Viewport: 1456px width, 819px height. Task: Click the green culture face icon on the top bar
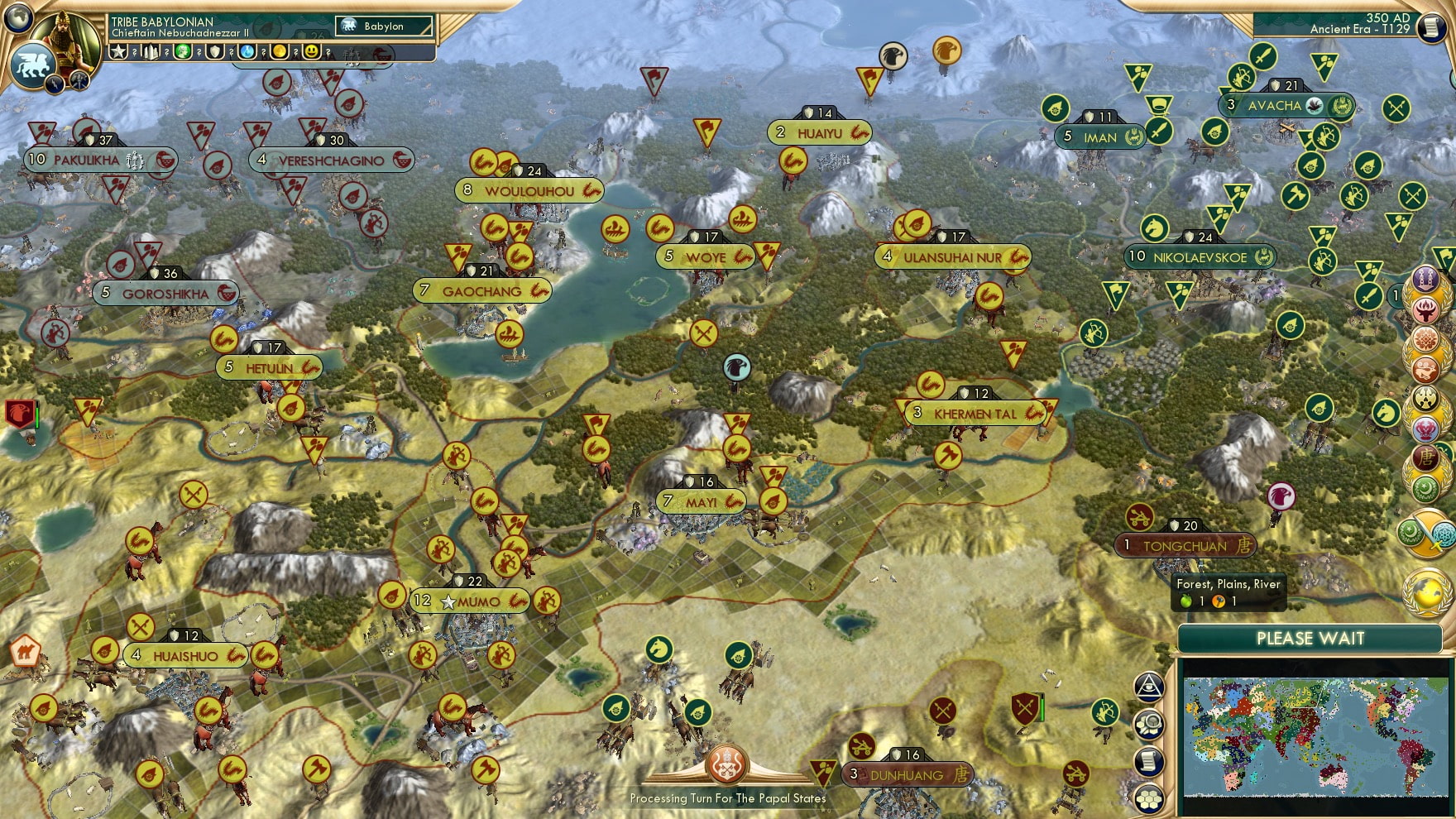[183, 51]
